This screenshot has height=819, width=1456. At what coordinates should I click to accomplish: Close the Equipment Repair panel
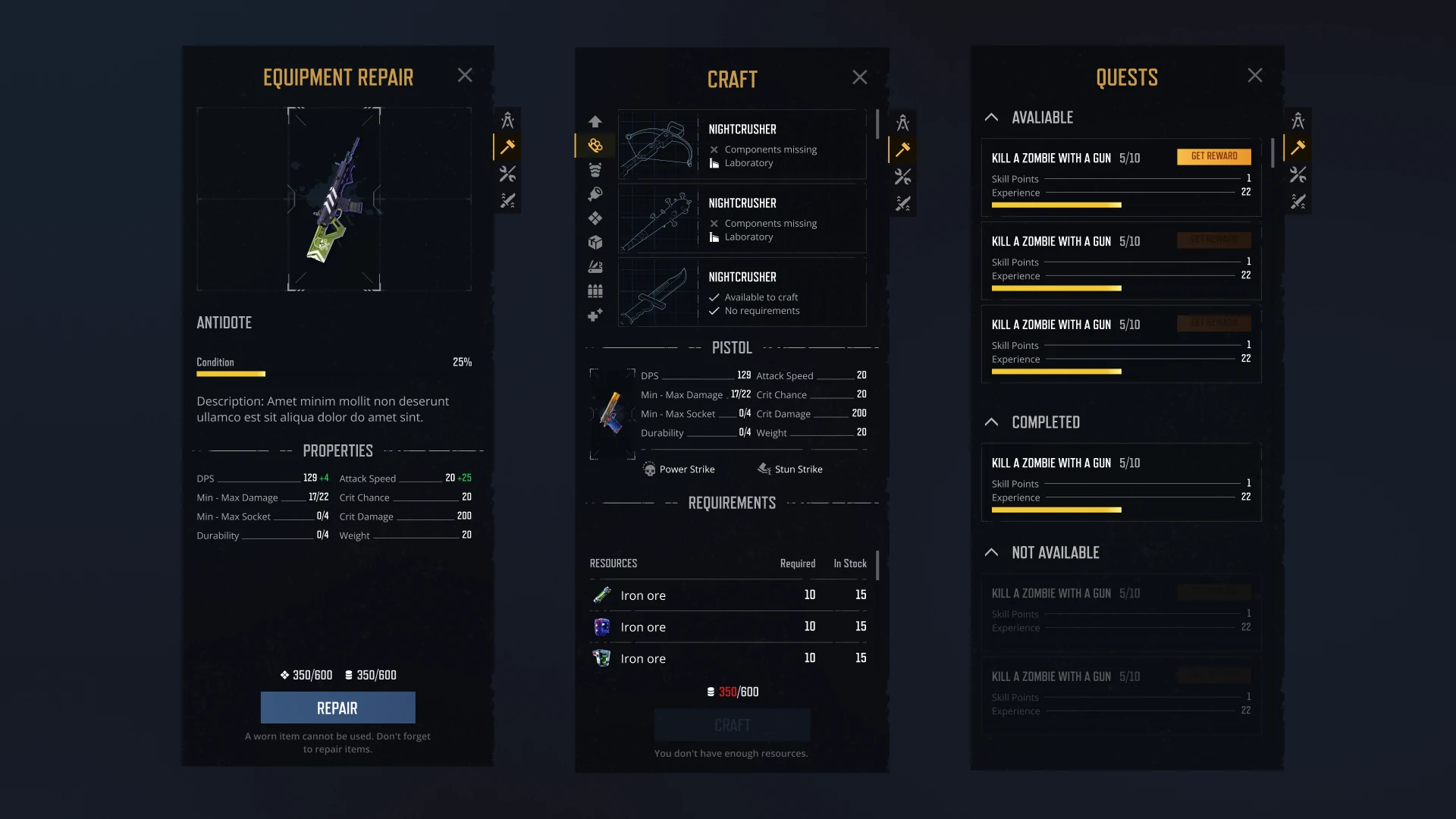coord(465,75)
